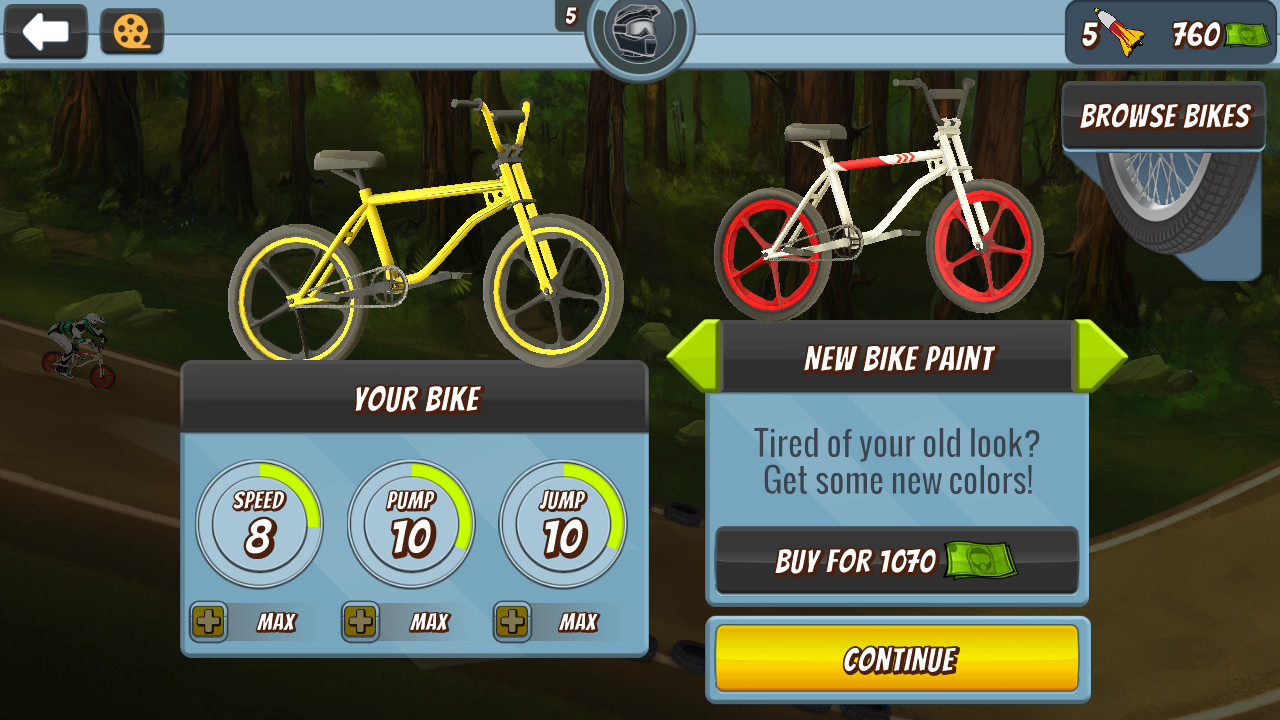Go back with the white arrow button
This screenshot has height=720, width=1280.
click(46, 32)
